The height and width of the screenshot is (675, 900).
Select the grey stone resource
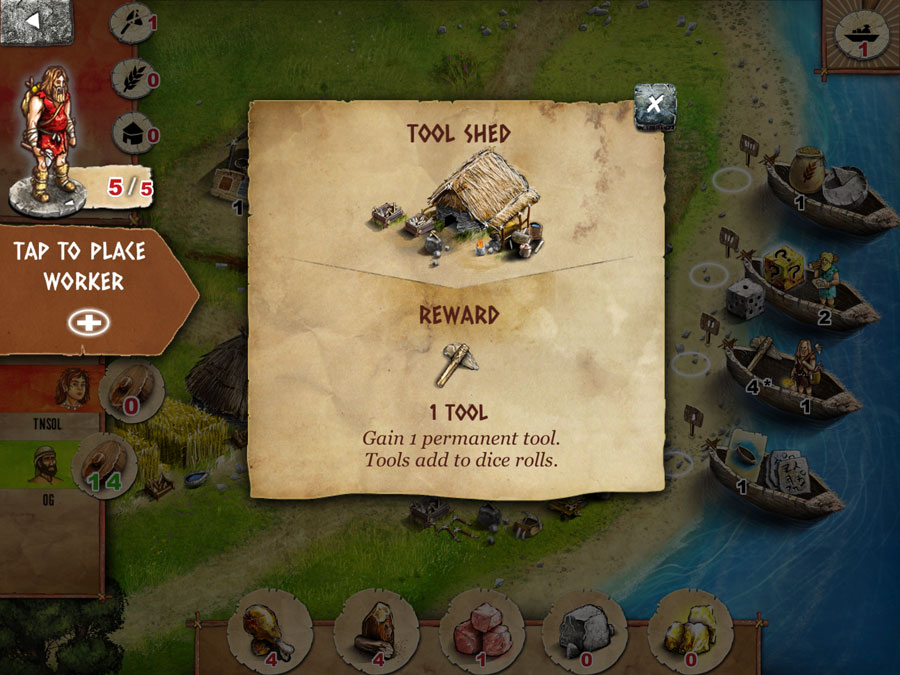[x=585, y=630]
